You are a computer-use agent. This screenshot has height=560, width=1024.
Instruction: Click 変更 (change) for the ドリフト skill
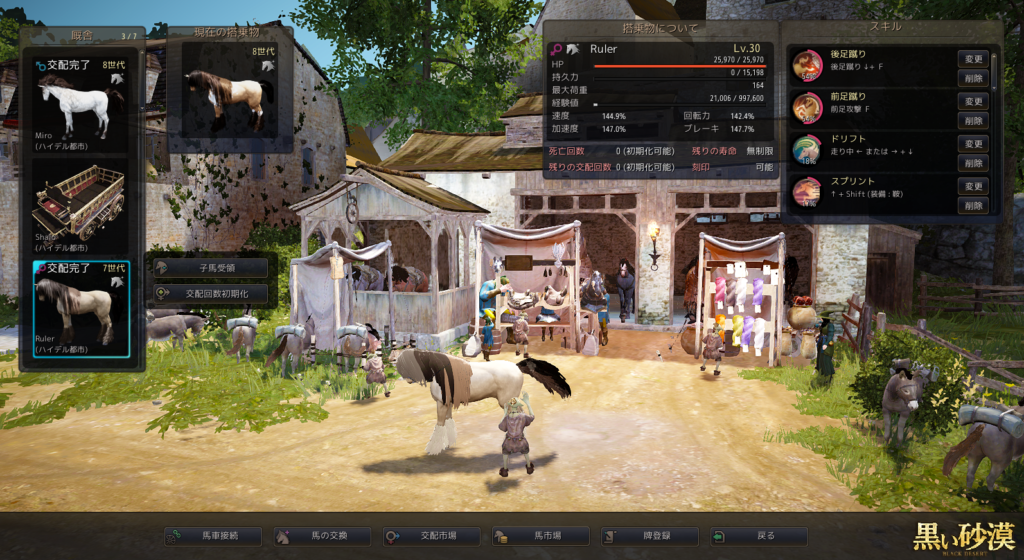coord(973,144)
